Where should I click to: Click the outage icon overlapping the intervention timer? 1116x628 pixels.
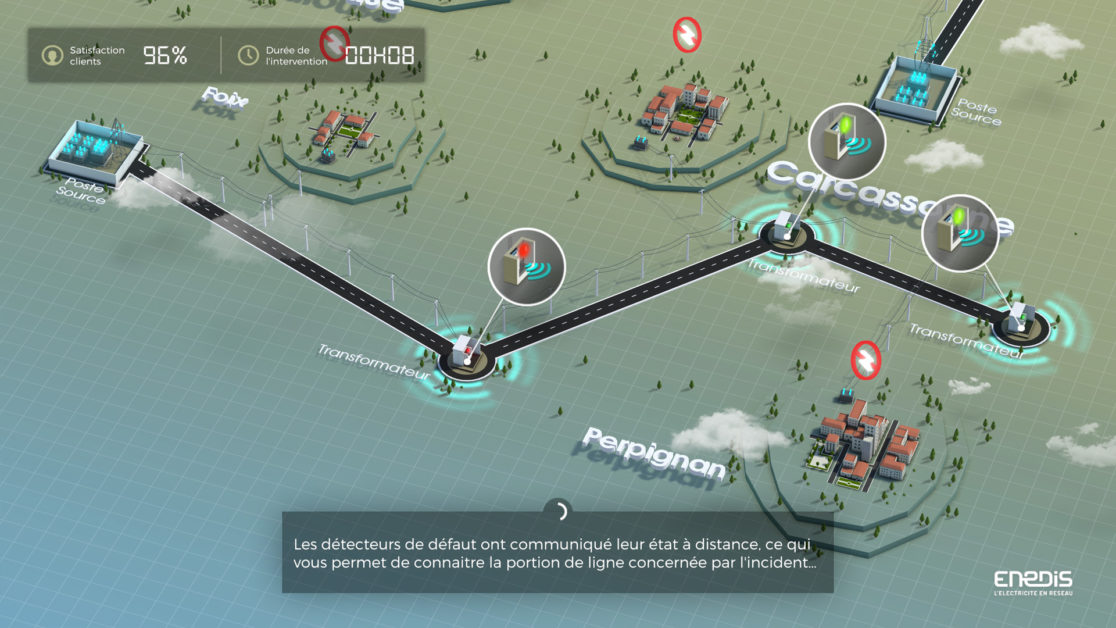334,42
